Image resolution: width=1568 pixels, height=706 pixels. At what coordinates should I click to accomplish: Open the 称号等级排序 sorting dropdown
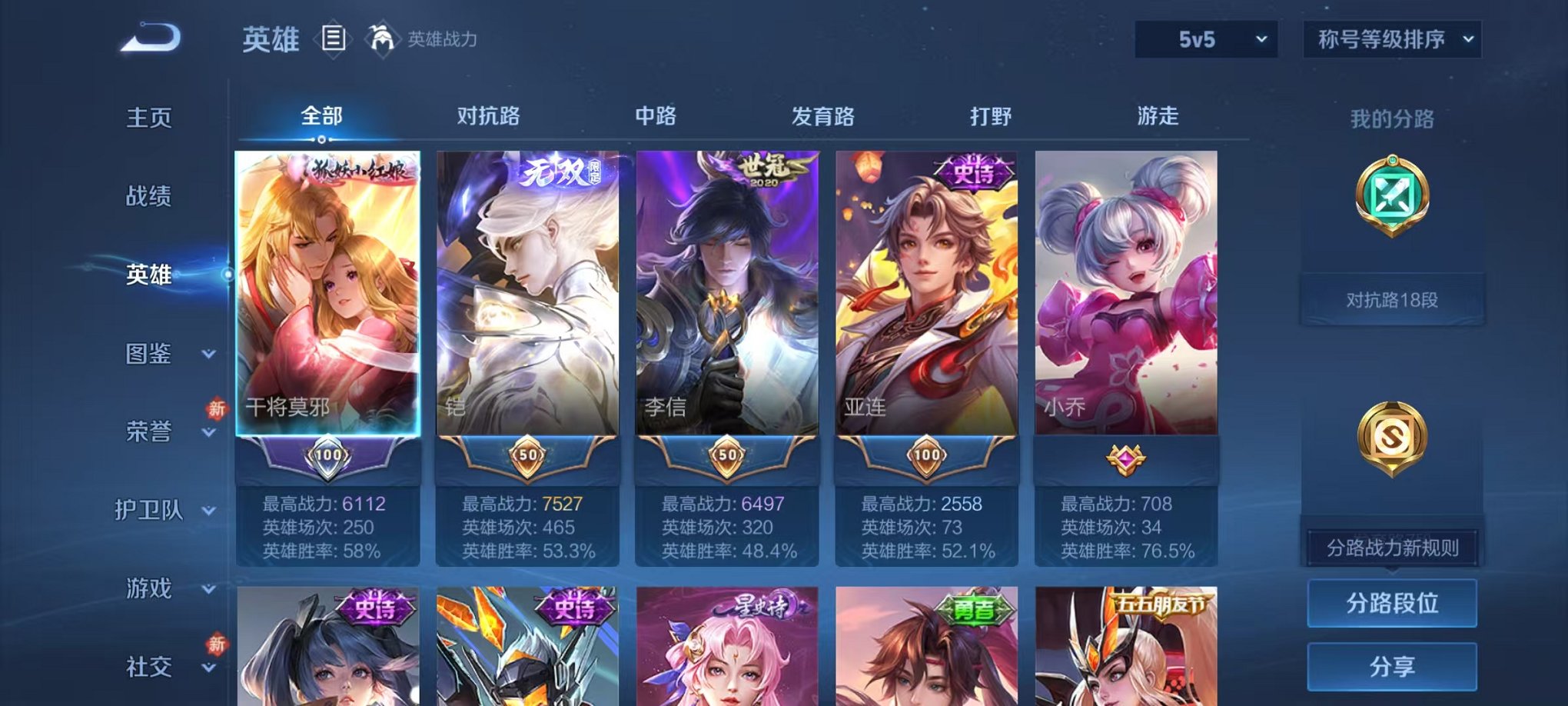point(1390,36)
